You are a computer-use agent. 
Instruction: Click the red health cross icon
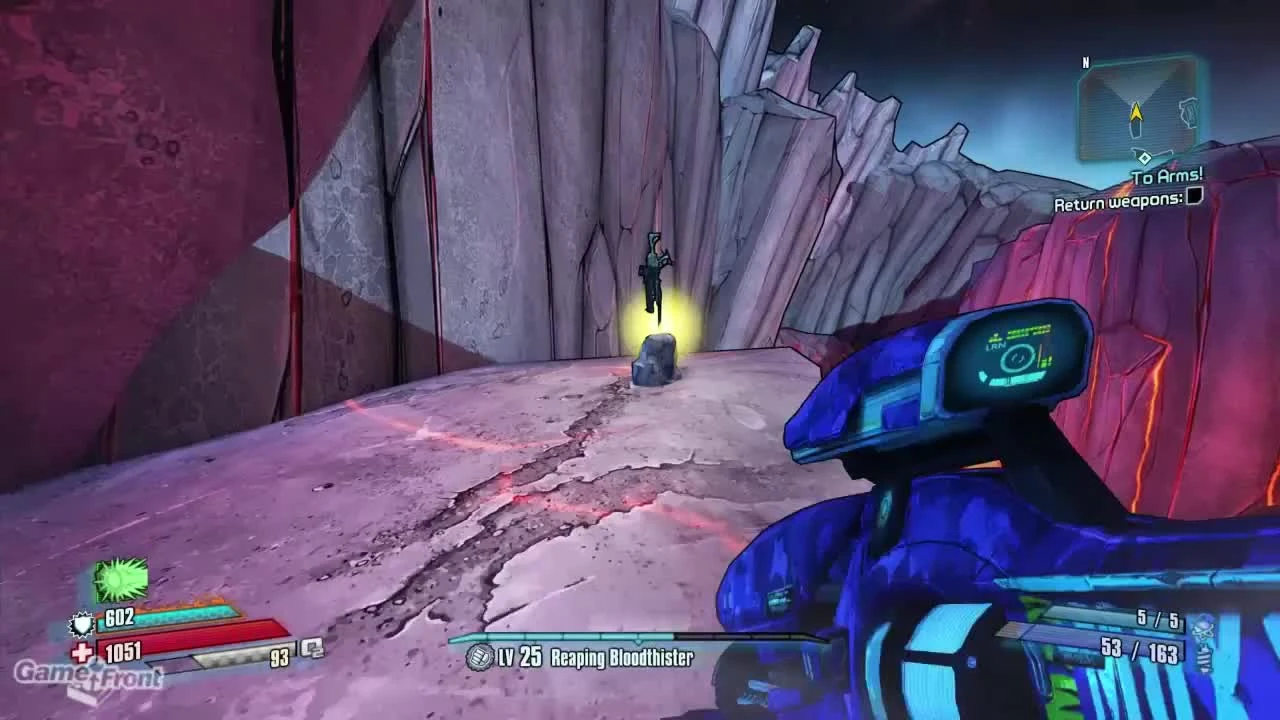pos(83,655)
